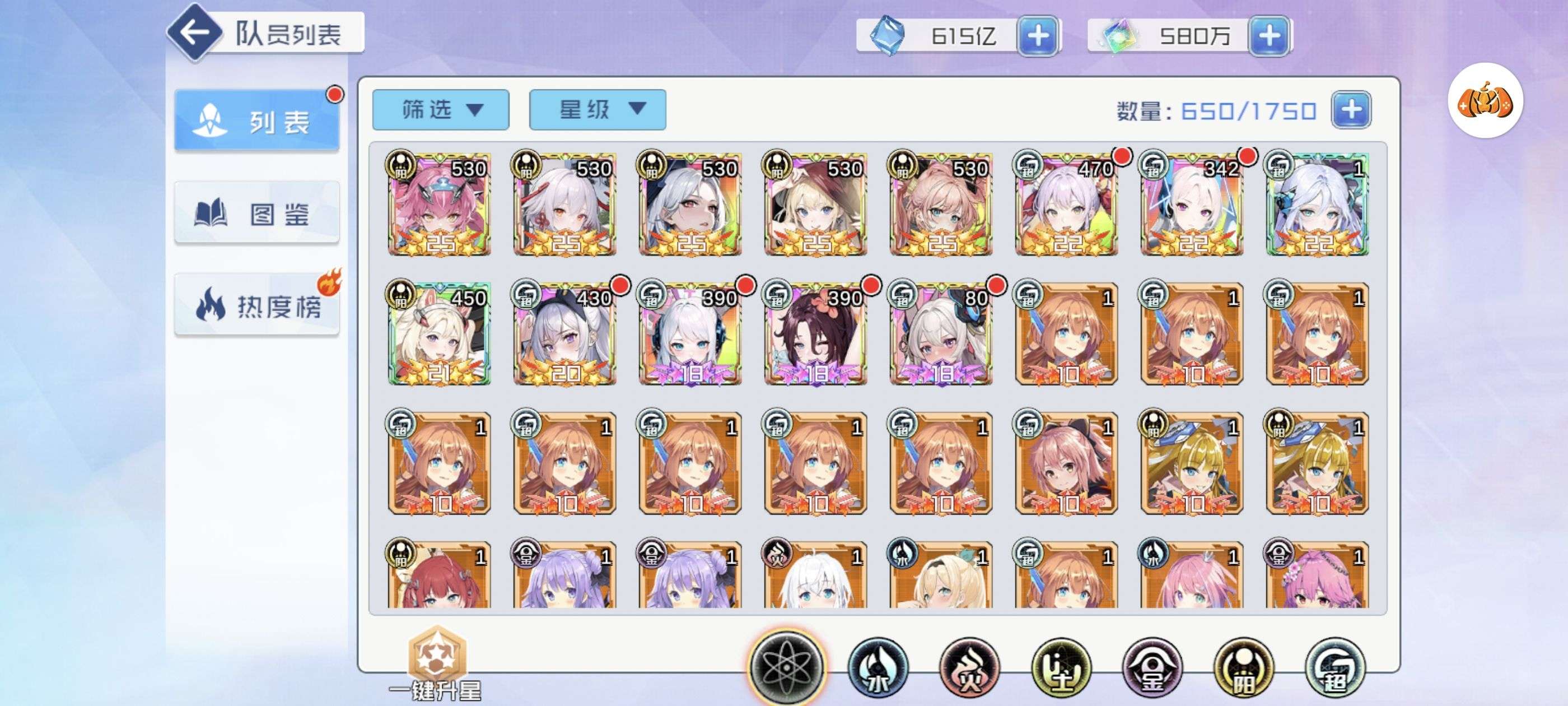Viewport: 1568px width, 706px height.
Task: Open the 星级 star-level sort dropdown
Action: point(597,110)
